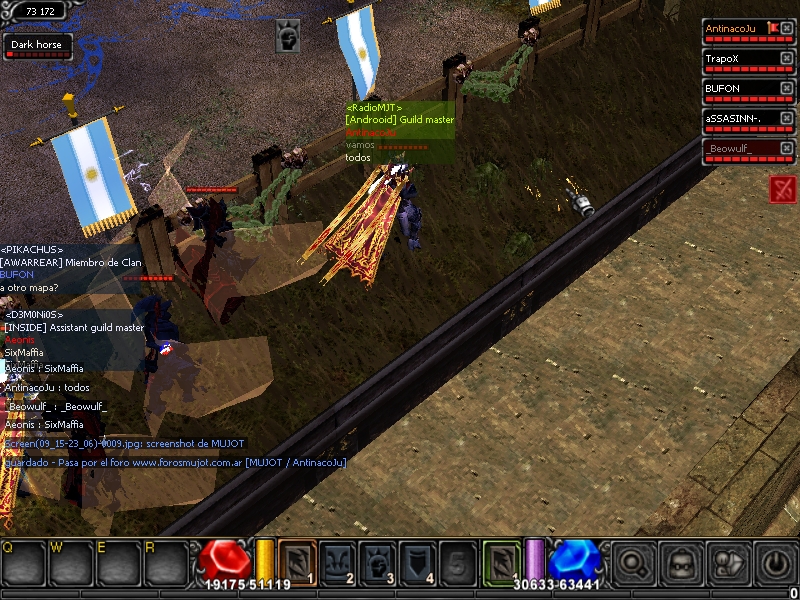Select party member aSSASINN-.
The image size is (800, 600).
(x=740, y=119)
